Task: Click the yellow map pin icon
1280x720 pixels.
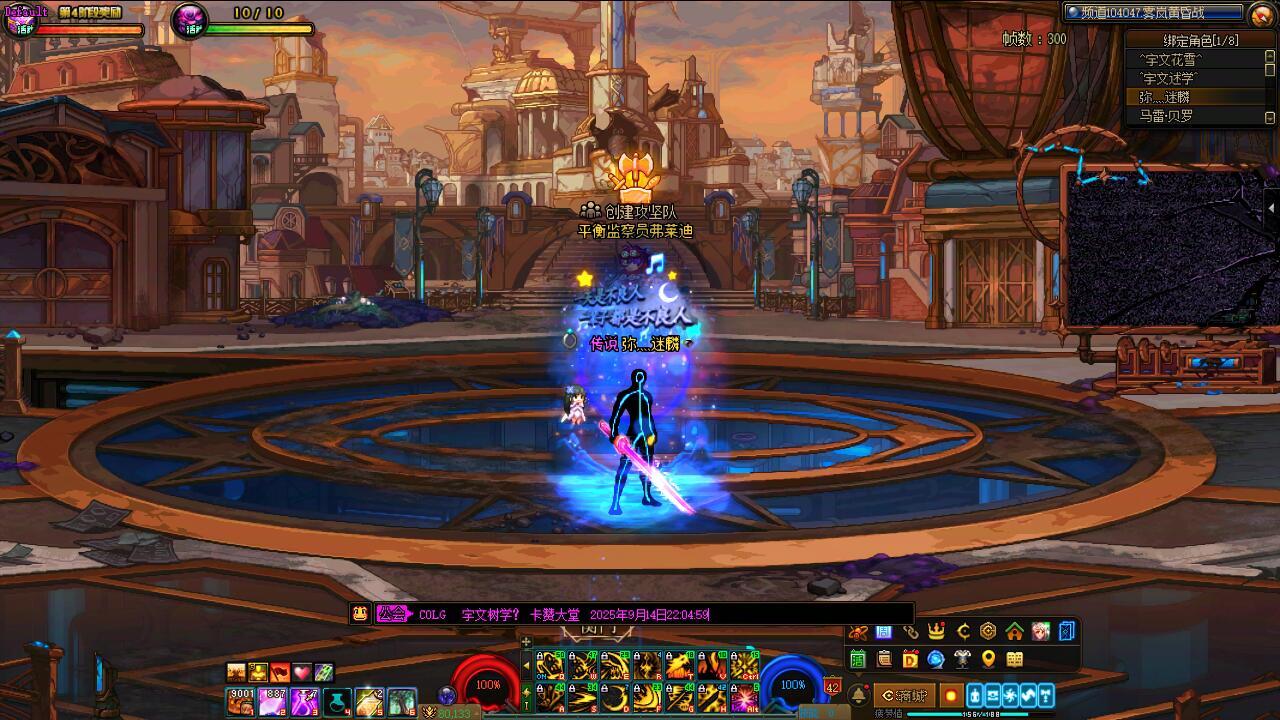Action: [x=988, y=659]
